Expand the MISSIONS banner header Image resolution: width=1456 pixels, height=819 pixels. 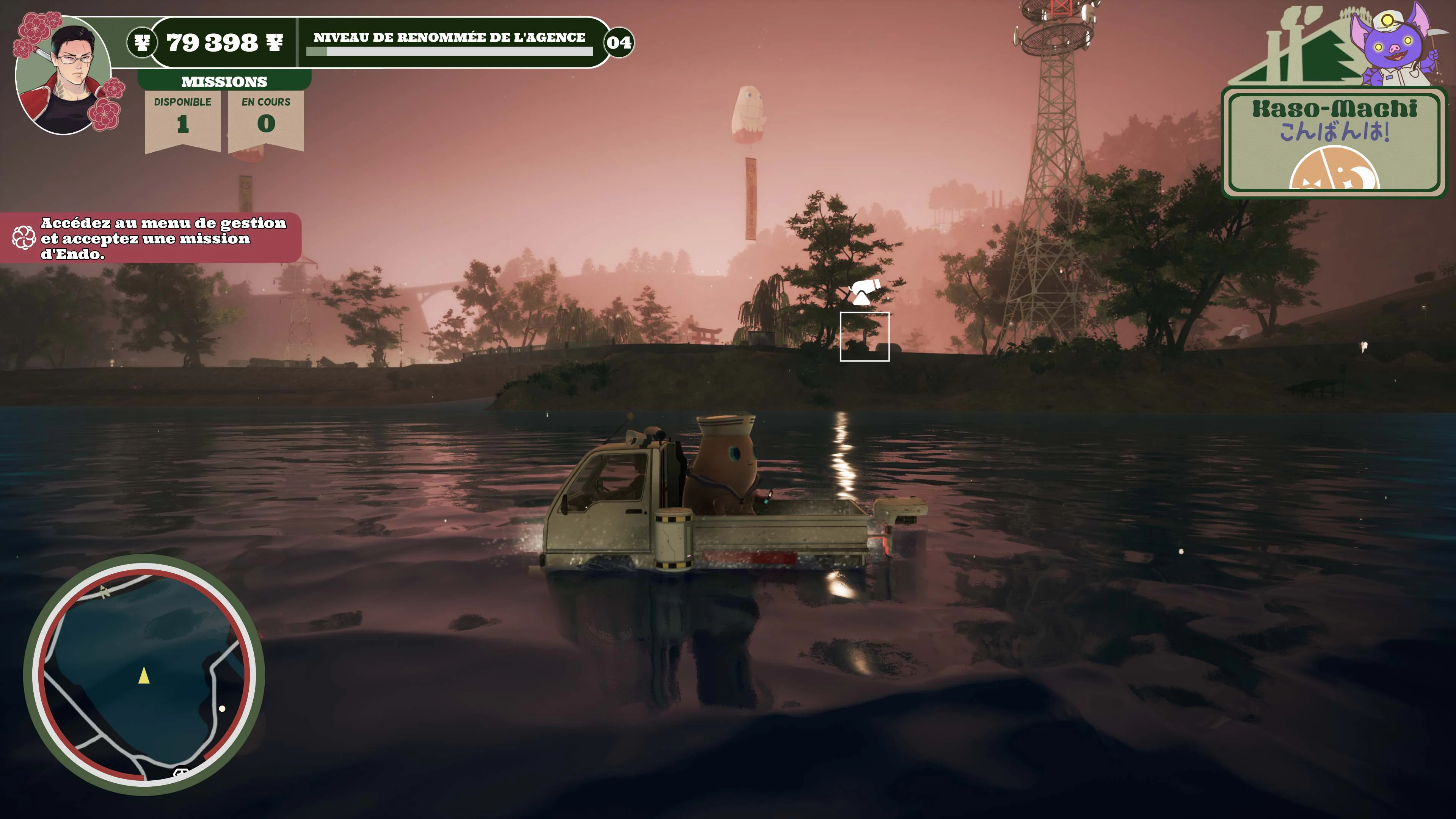(225, 82)
